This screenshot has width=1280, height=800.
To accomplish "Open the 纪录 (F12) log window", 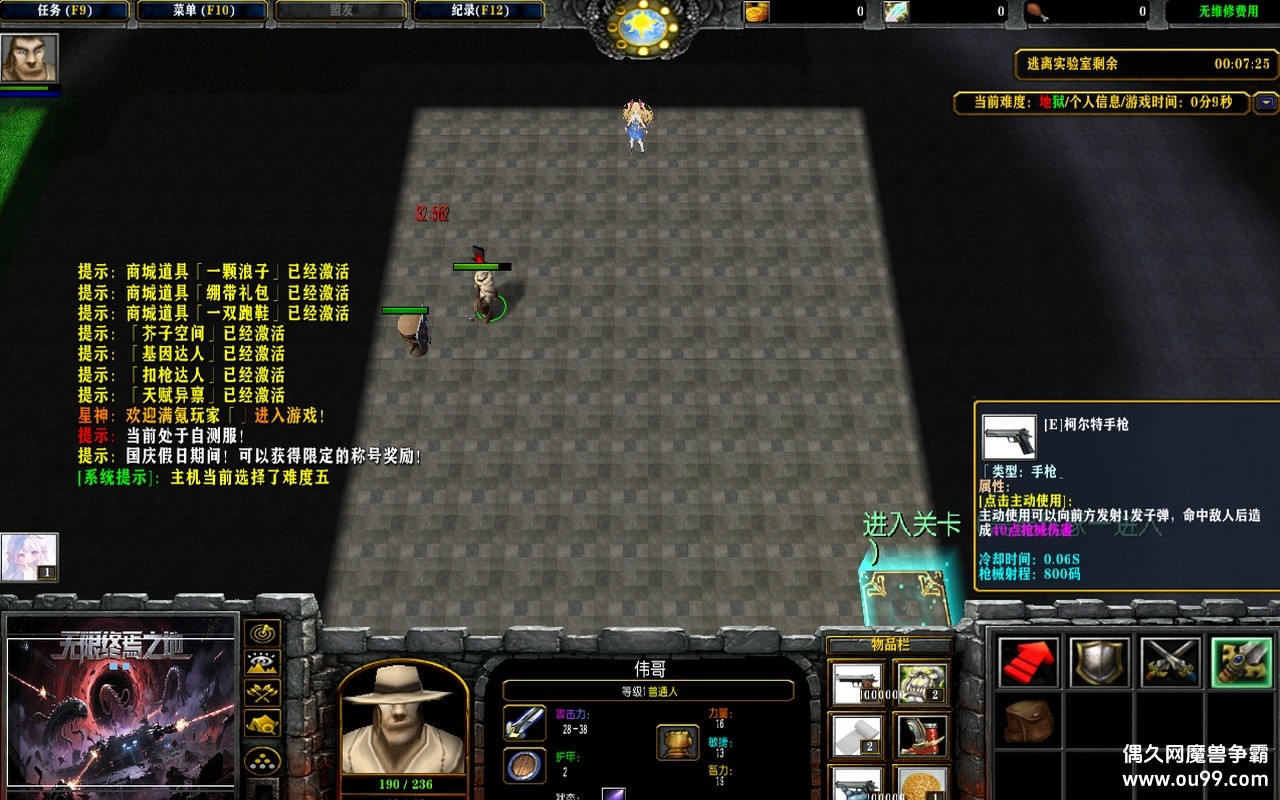I will [x=478, y=12].
